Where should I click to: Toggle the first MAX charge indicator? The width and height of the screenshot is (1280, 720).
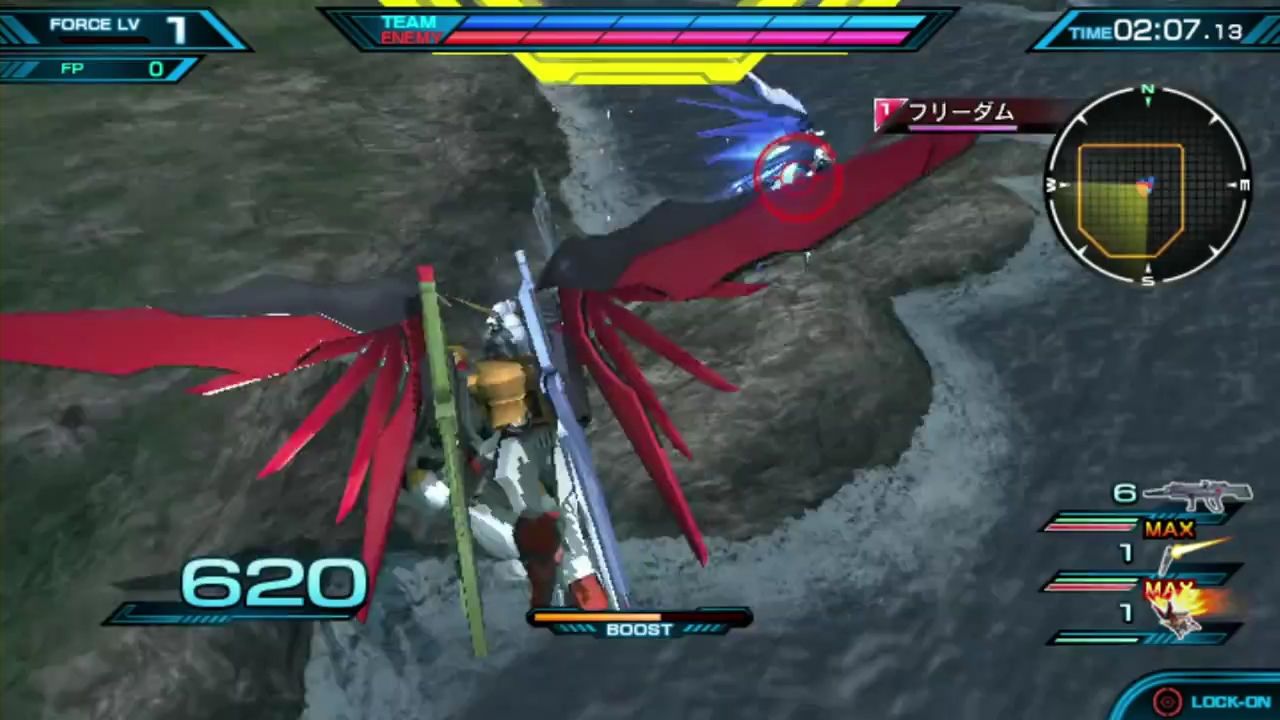click(1167, 529)
